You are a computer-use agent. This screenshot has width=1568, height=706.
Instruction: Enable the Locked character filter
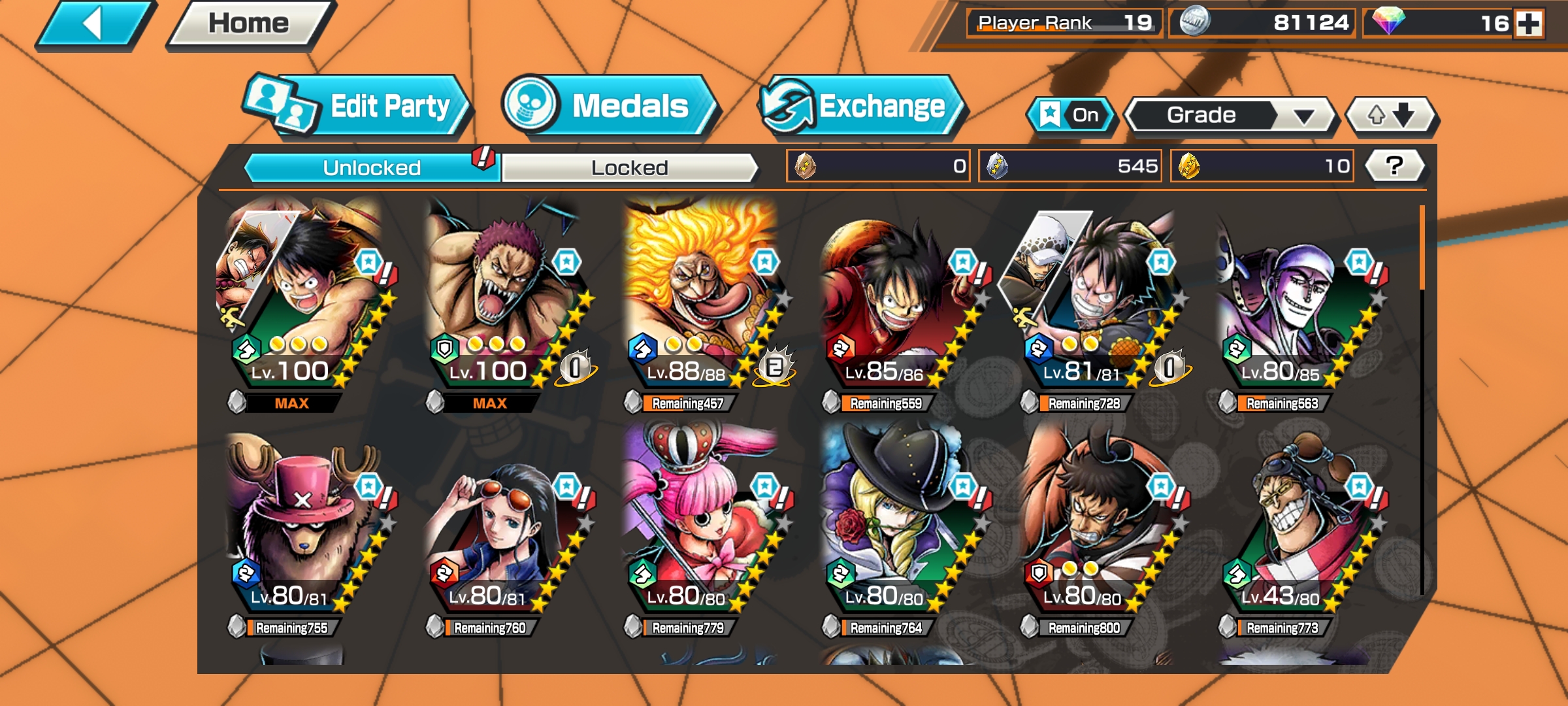click(630, 167)
